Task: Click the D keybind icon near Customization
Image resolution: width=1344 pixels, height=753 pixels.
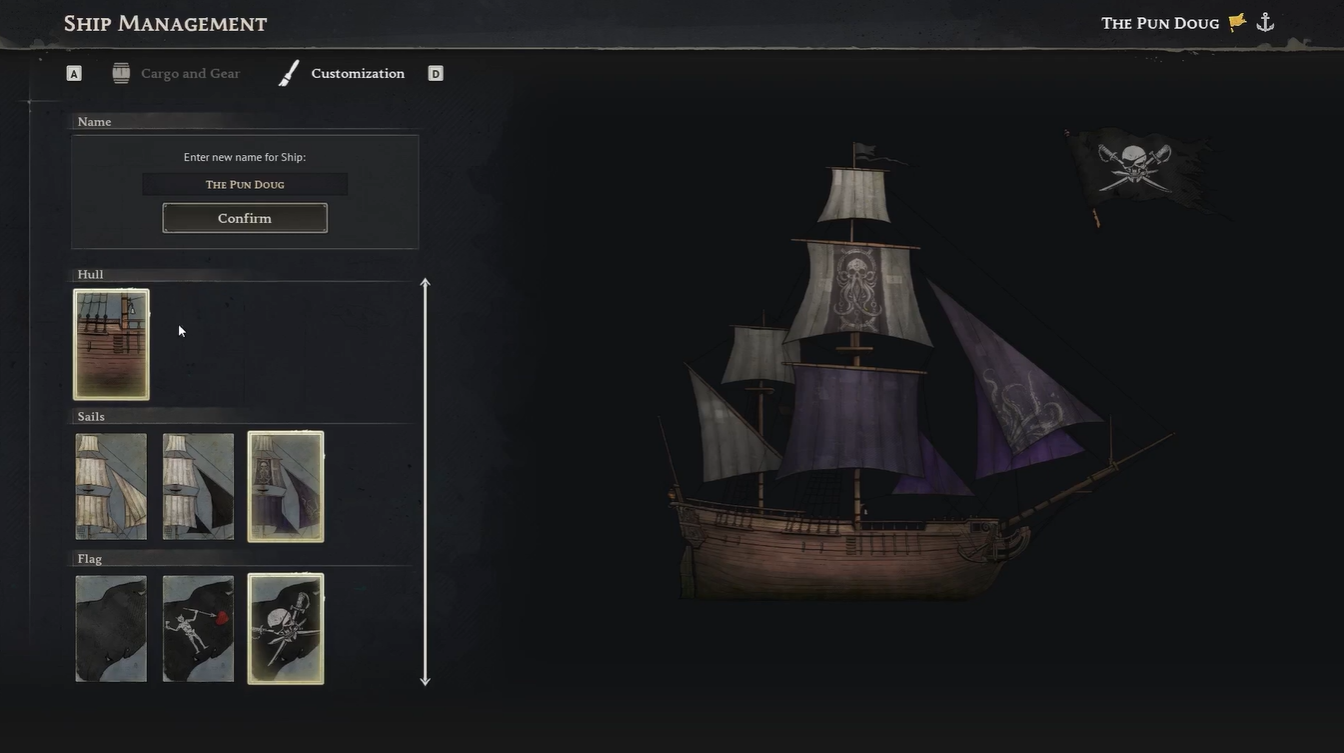Action: tap(435, 72)
